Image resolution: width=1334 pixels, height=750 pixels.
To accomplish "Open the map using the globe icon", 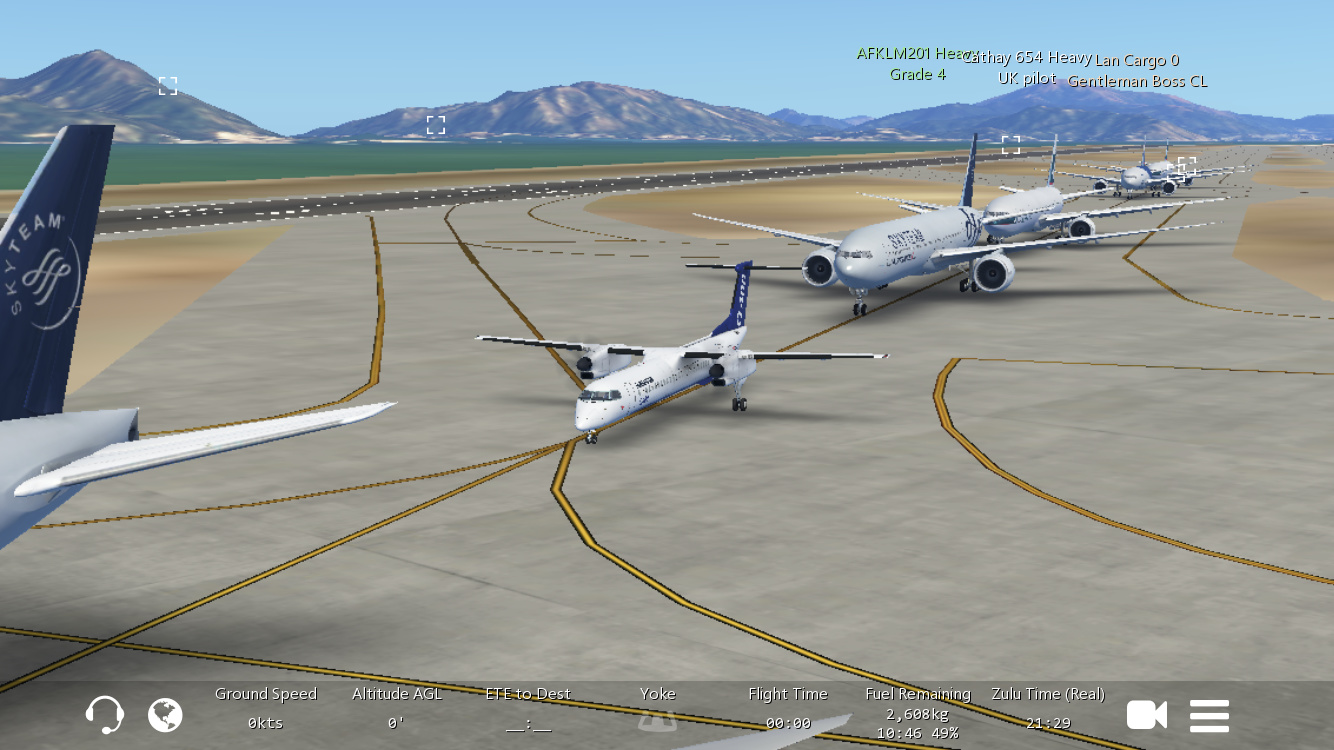I will coord(165,715).
